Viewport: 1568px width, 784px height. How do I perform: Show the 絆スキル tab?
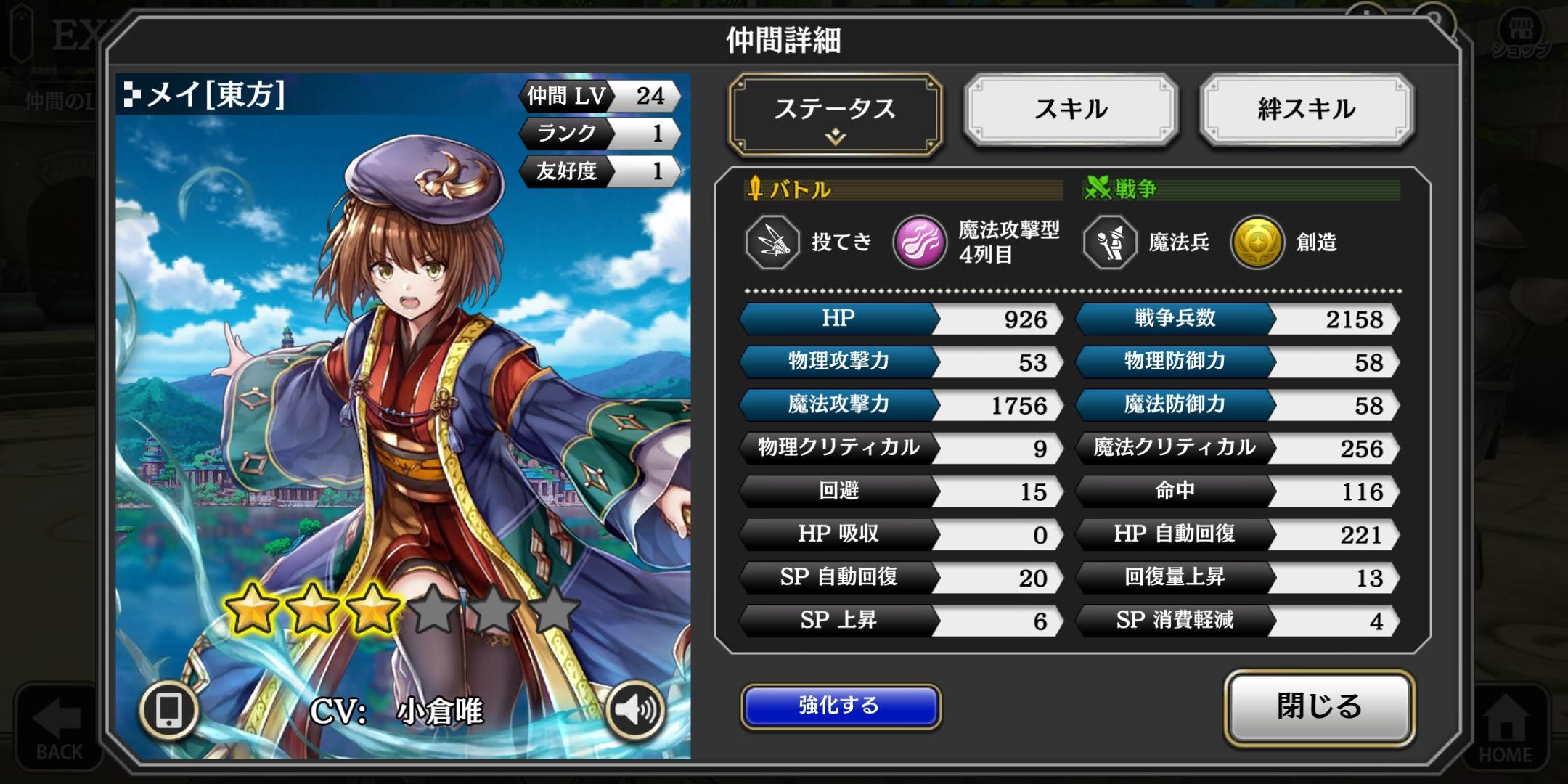coord(1306,110)
